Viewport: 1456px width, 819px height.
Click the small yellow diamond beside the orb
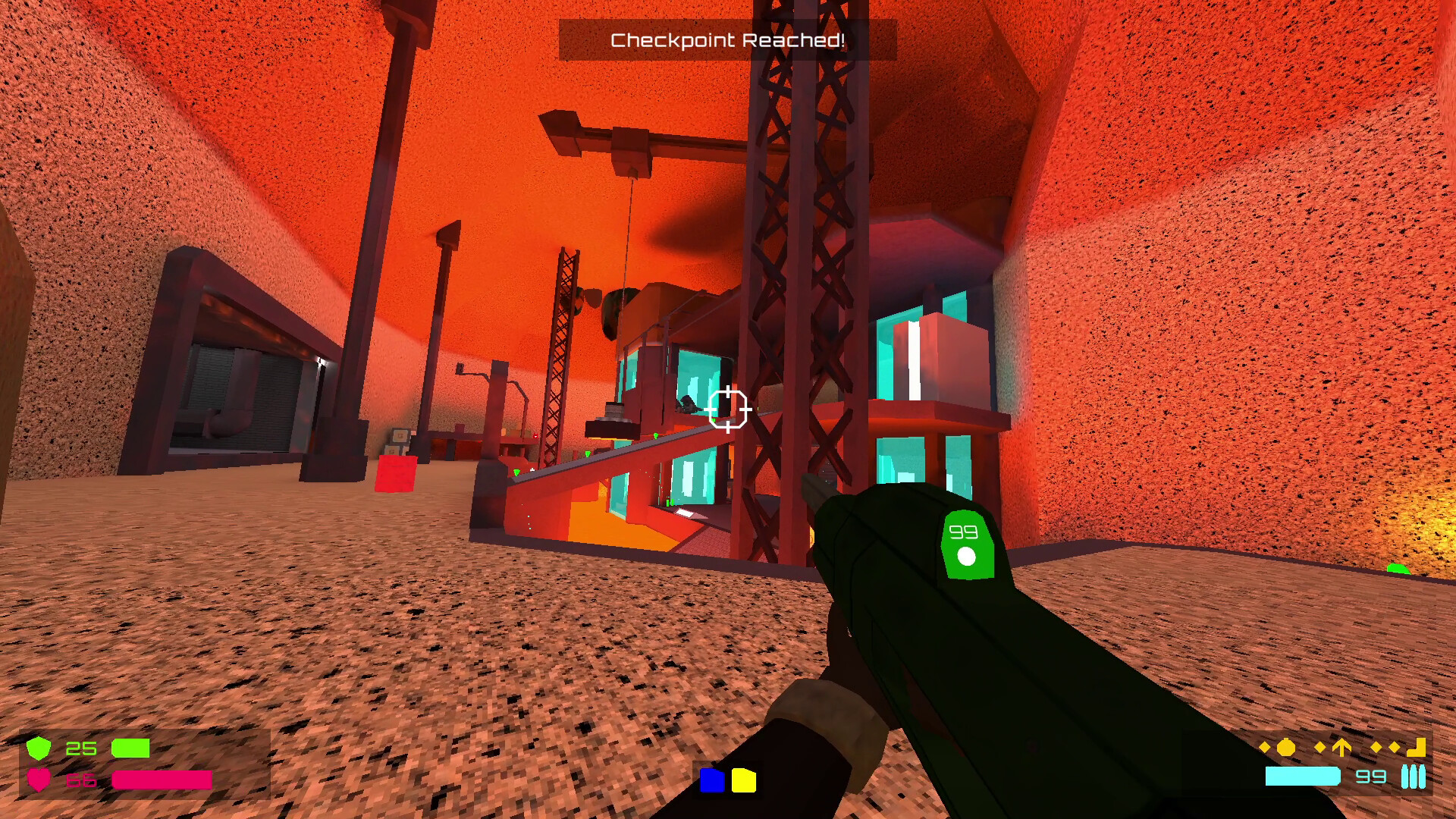1263,746
